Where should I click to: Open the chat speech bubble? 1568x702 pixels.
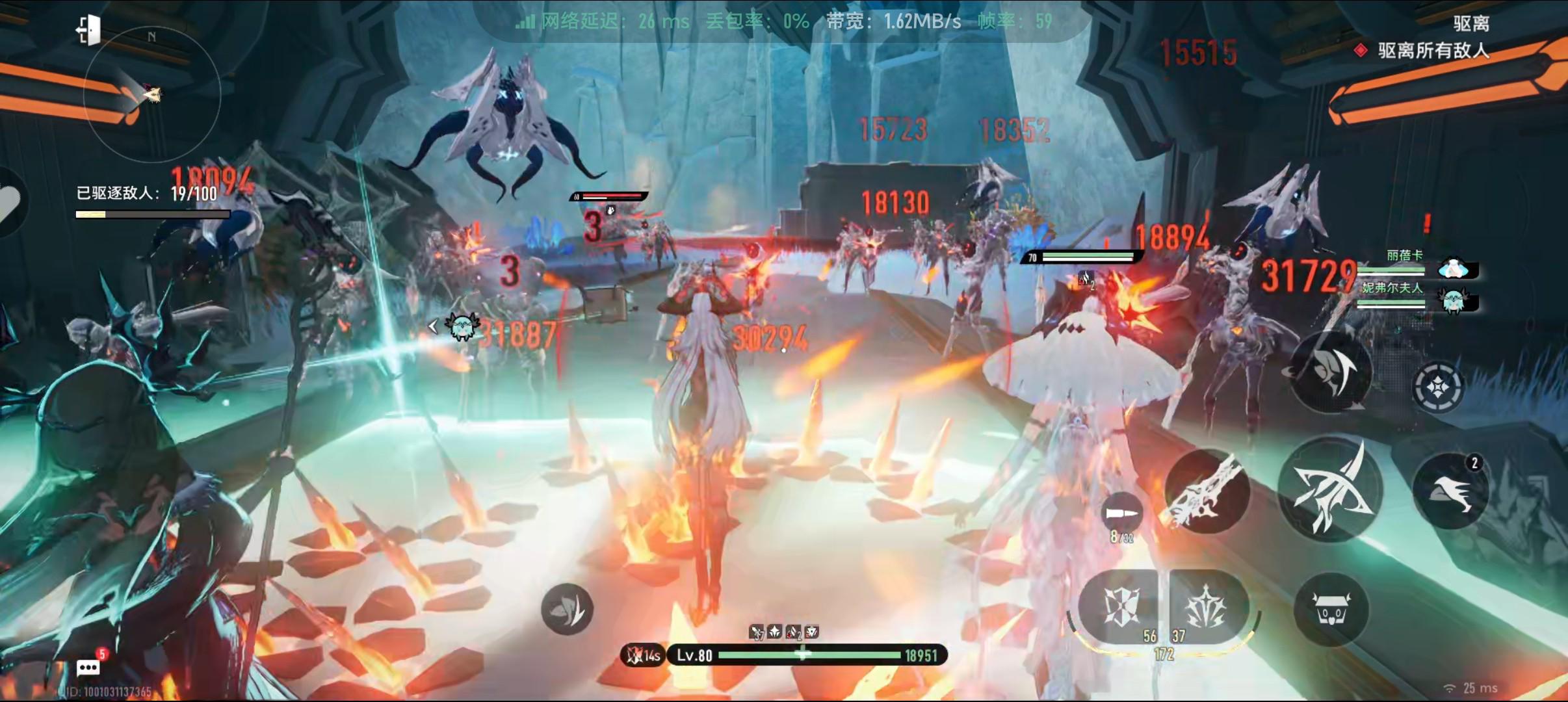tap(88, 668)
